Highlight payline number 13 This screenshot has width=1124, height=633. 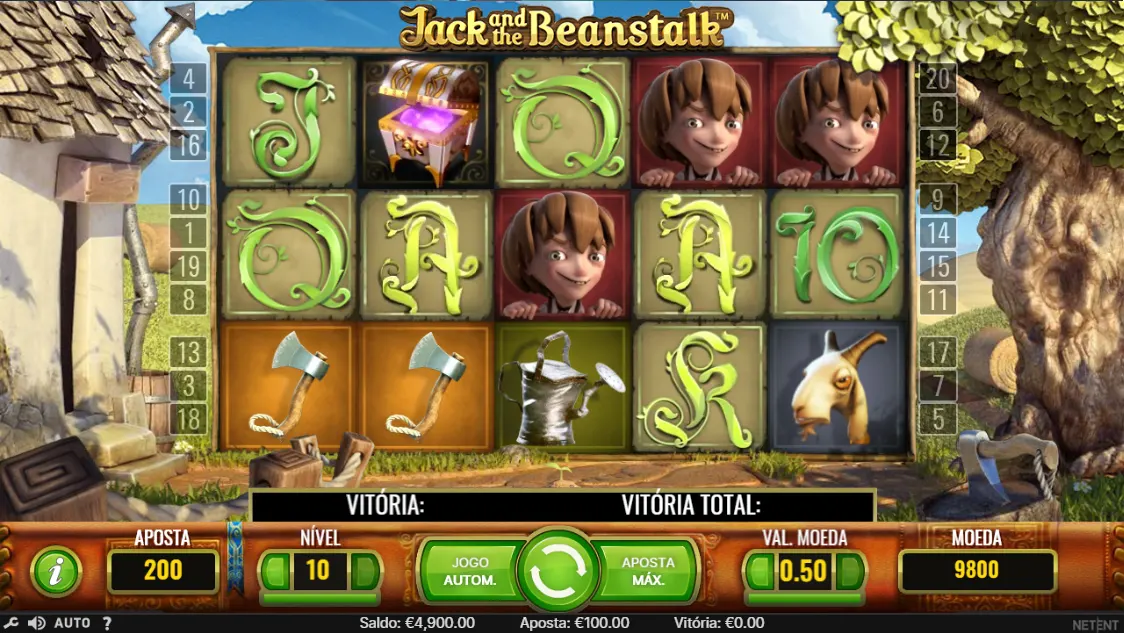pos(189,352)
